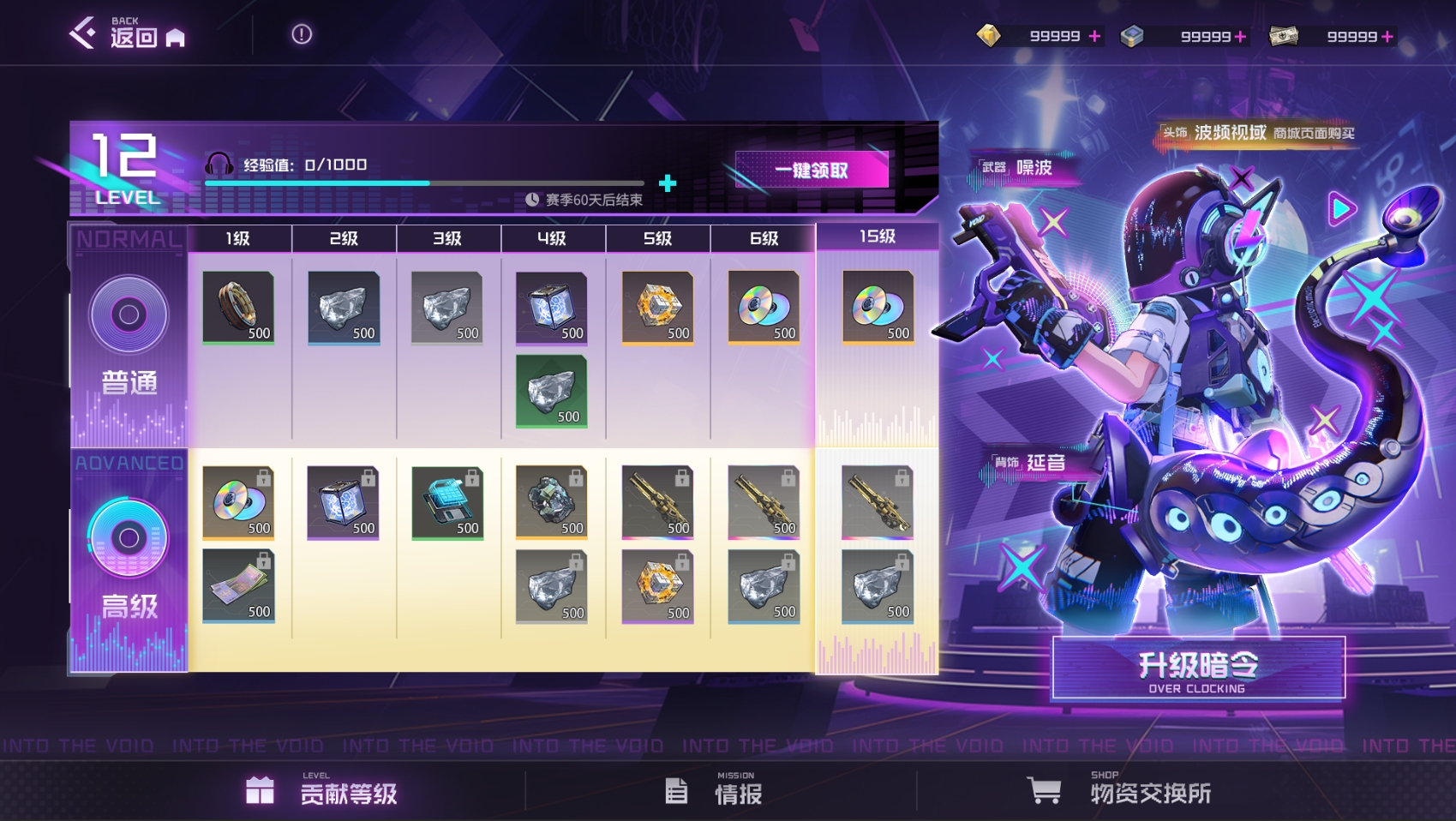The height and width of the screenshot is (821, 1456).
Task: Claim all rewards with 一键领取
Action: pos(811,170)
